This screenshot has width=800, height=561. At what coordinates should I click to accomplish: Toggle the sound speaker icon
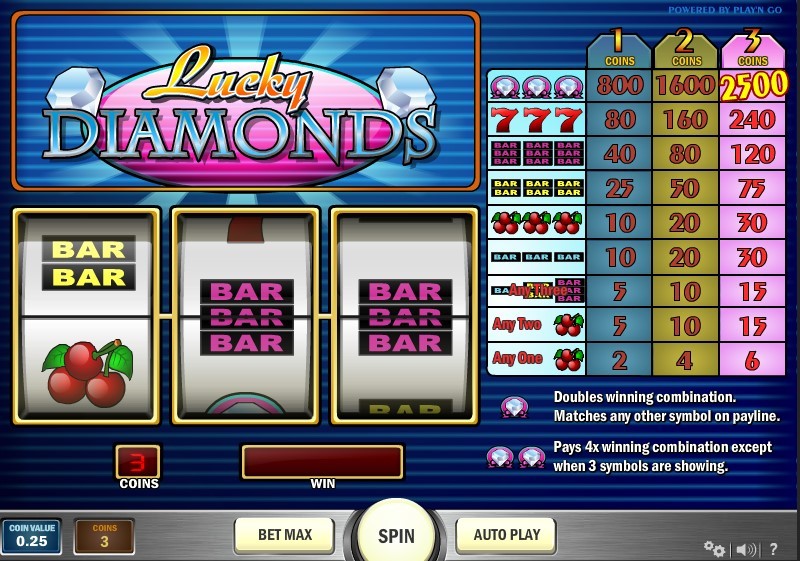click(746, 549)
